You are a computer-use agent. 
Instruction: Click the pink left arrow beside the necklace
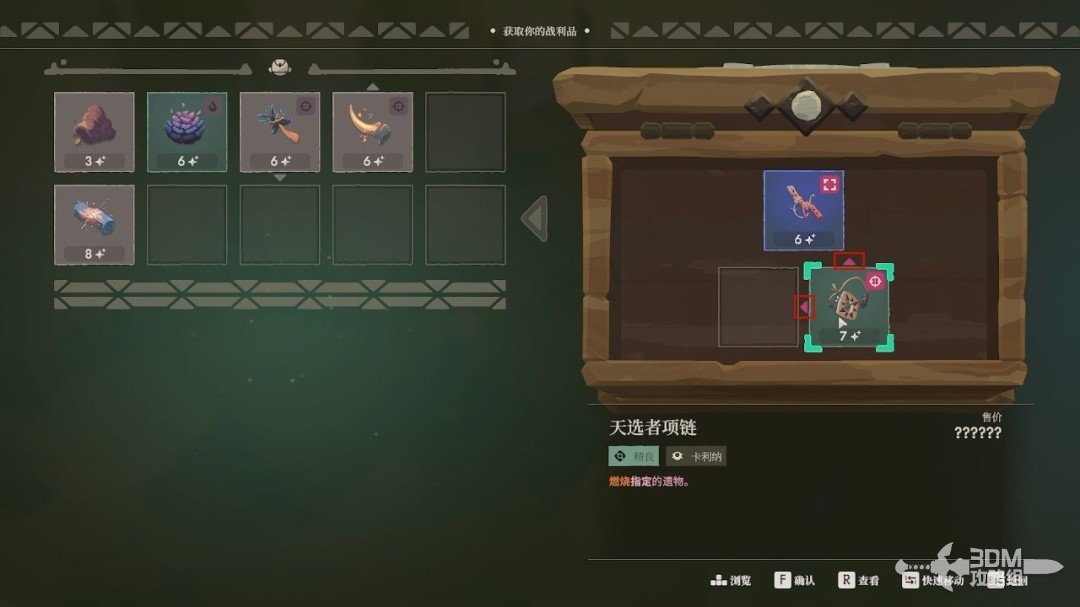click(x=803, y=307)
